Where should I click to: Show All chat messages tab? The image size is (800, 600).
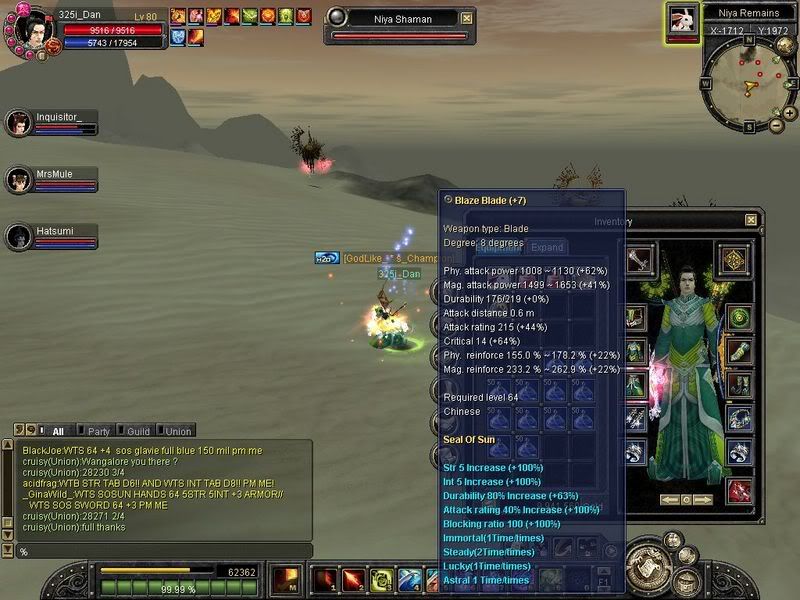click(55, 431)
